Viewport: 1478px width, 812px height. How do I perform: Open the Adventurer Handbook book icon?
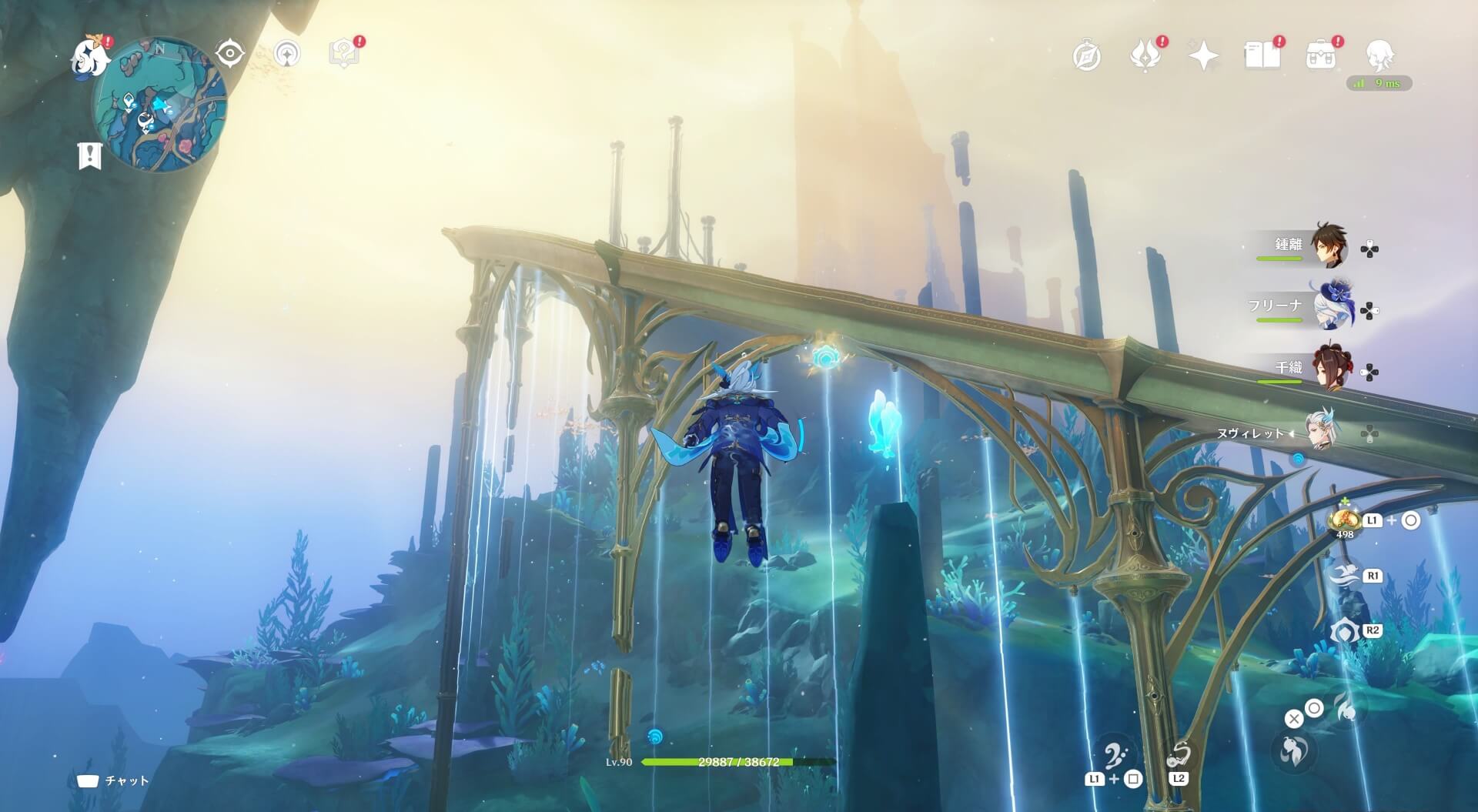[x=1262, y=55]
